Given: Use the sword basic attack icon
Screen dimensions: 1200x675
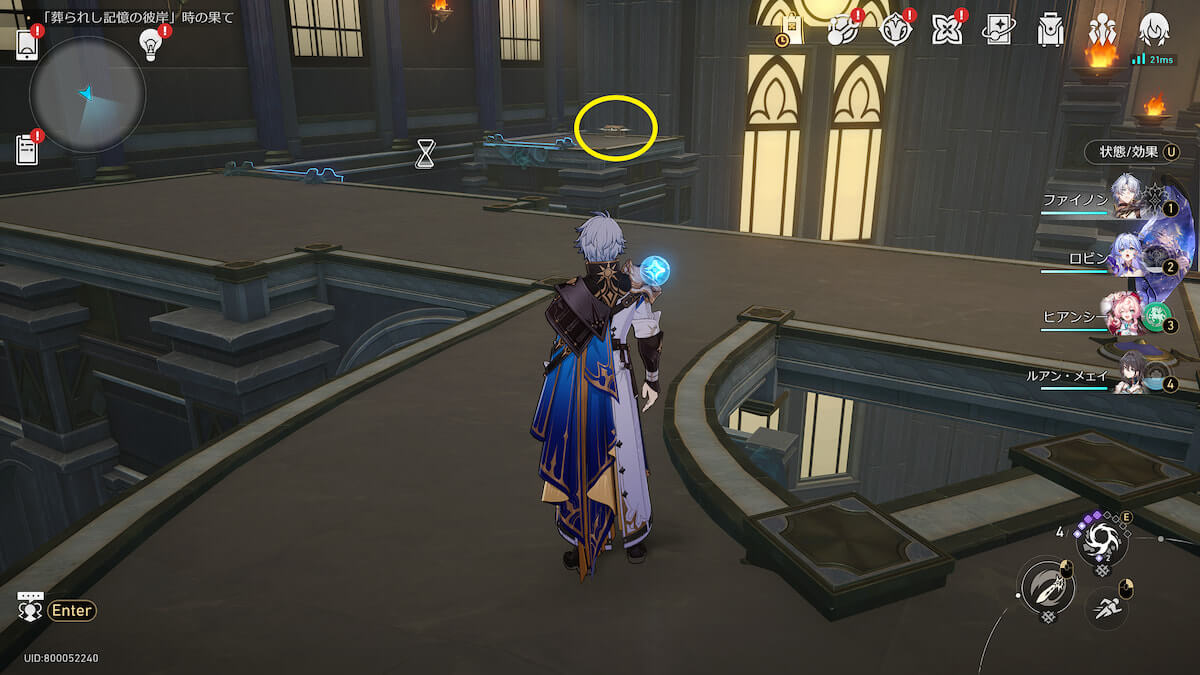Looking at the screenshot, I should pos(1045,587).
